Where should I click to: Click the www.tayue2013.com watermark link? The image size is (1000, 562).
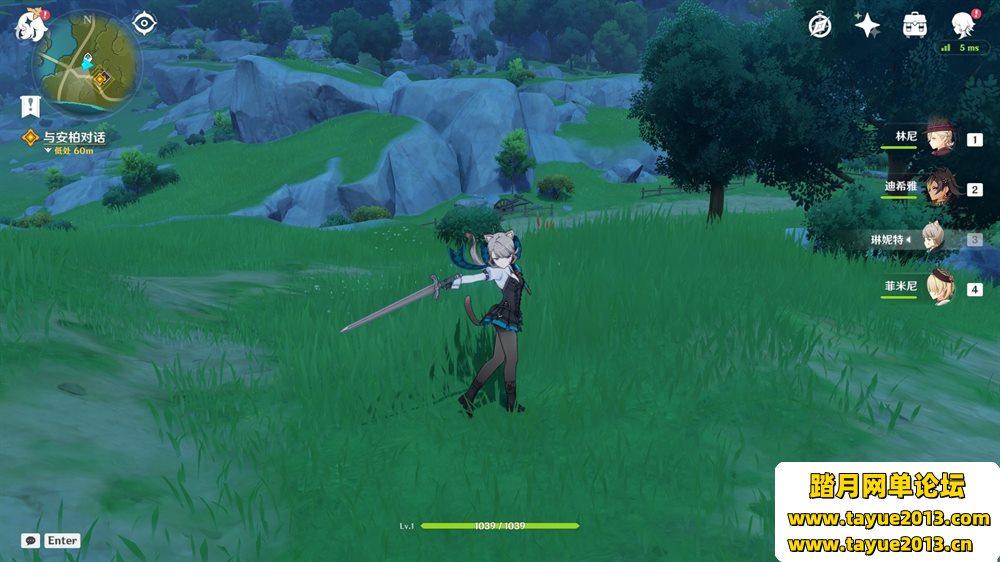point(888,519)
